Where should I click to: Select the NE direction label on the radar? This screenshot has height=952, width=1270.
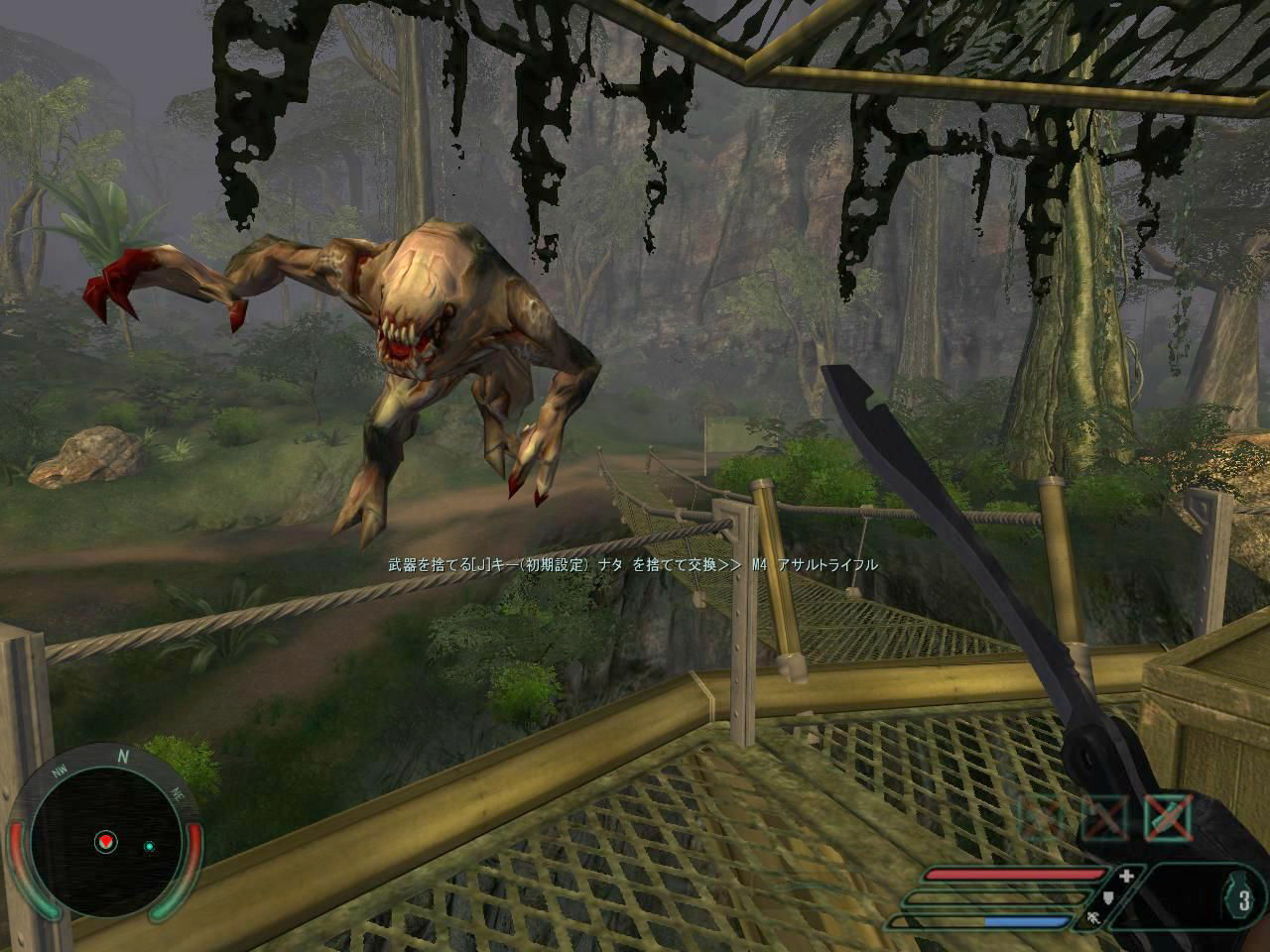(179, 794)
